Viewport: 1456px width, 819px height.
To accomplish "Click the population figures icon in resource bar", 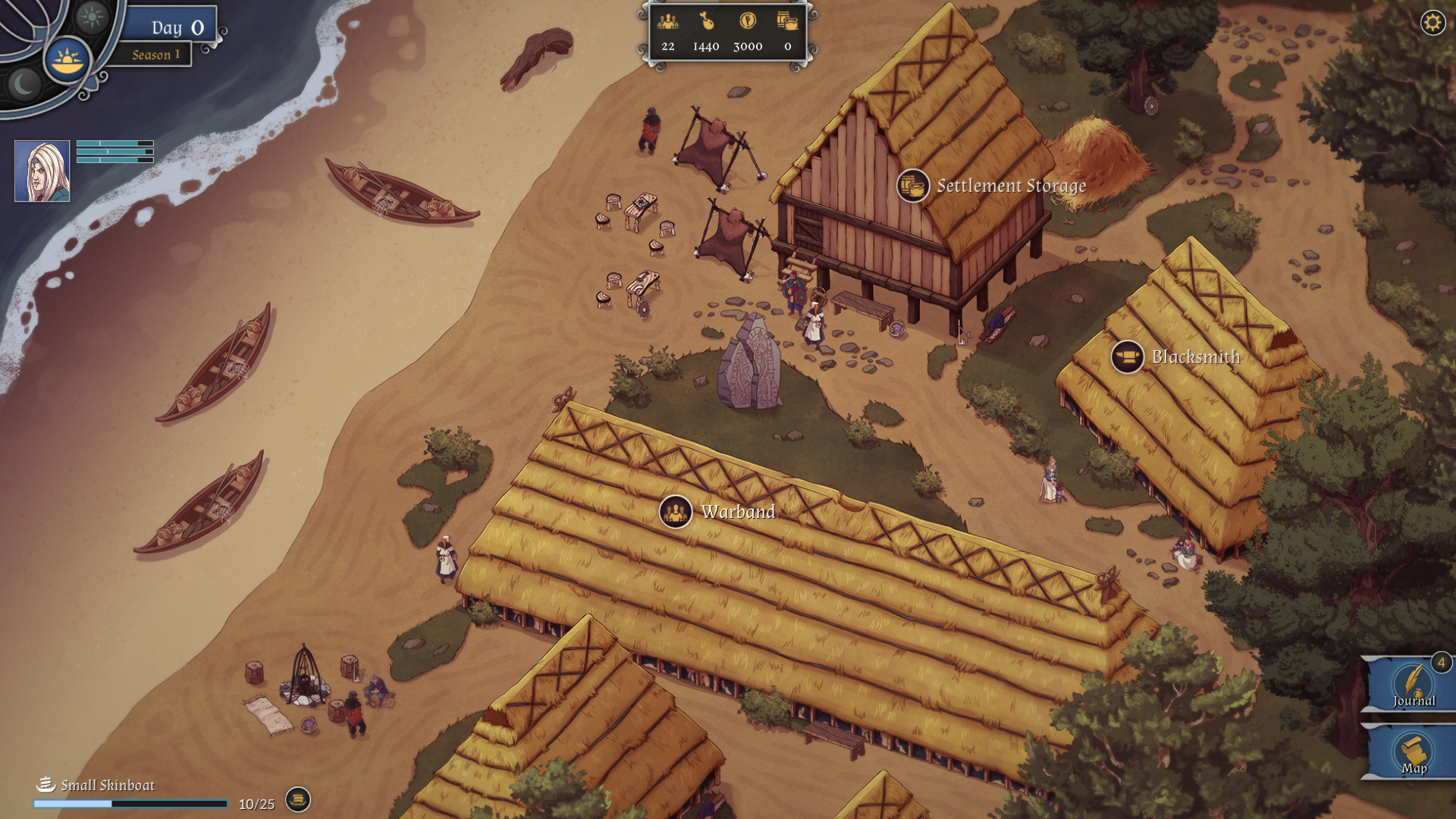I will [x=667, y=24].
